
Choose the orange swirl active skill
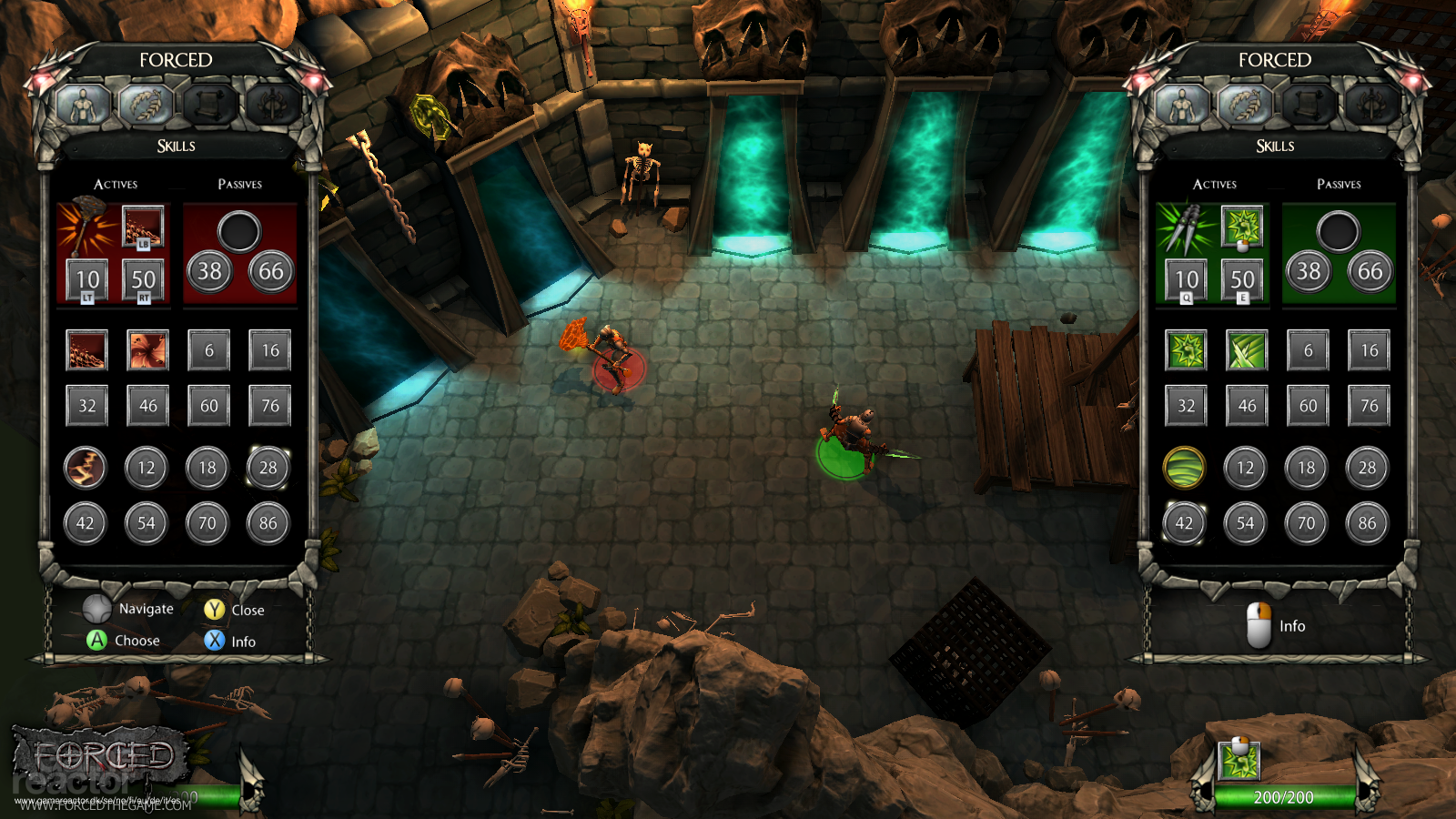click(x=147, y=350)
